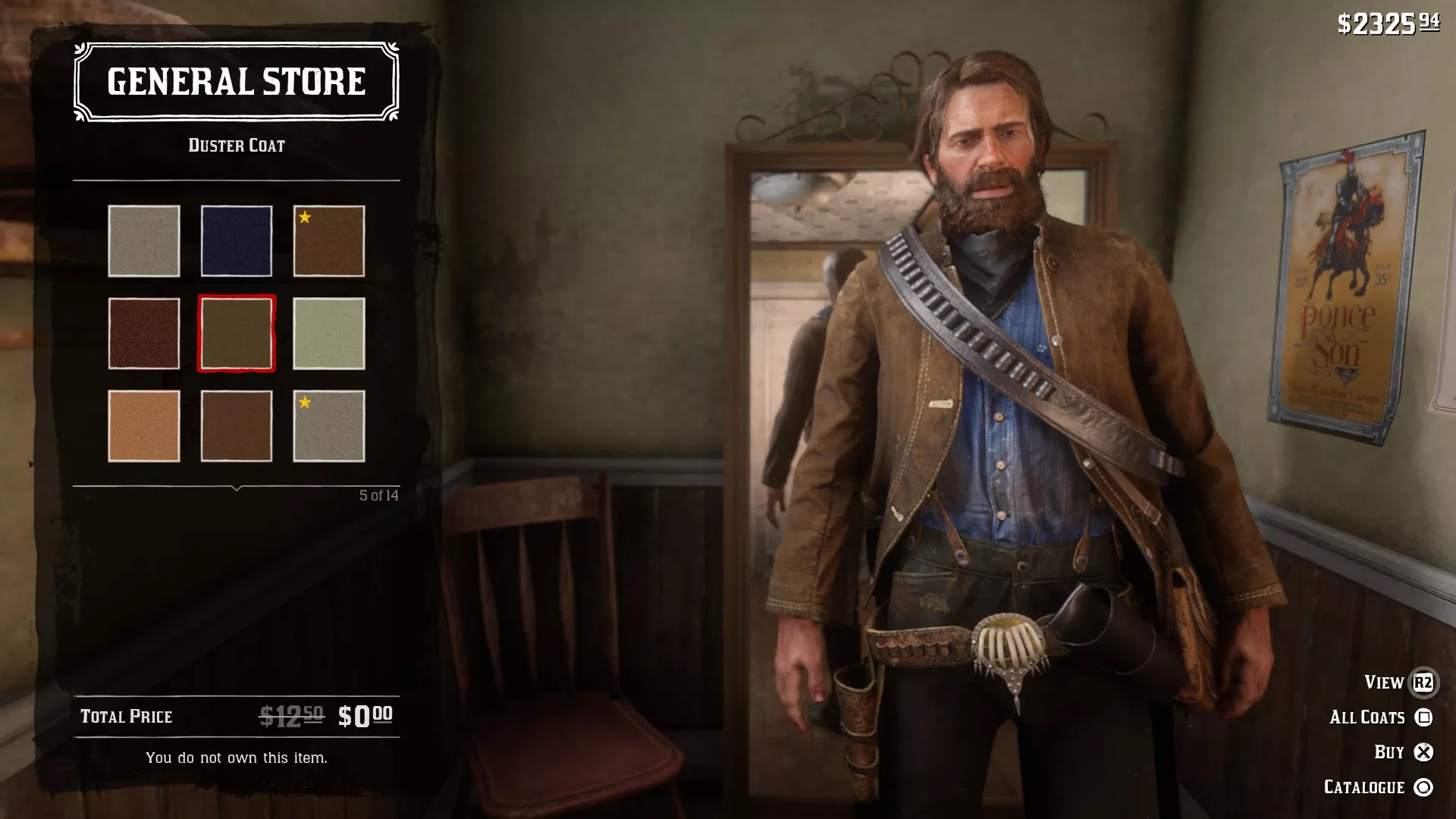Image resolution: width=1456 pixels, height=819 pixels.
Task: Select the gray duster coat swatch
Action: 144,240
